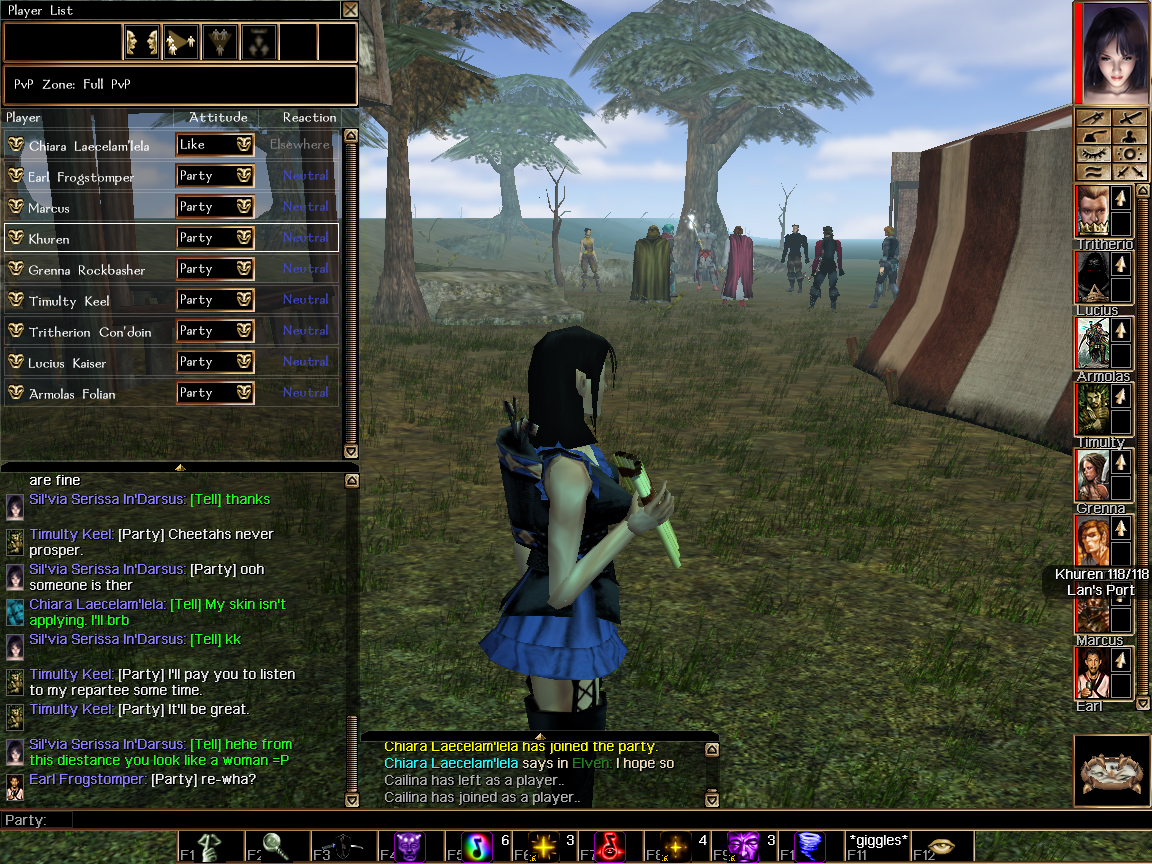Use the F1 shushing finger quickslot
1152x864 pixels.
coord(209,847)
